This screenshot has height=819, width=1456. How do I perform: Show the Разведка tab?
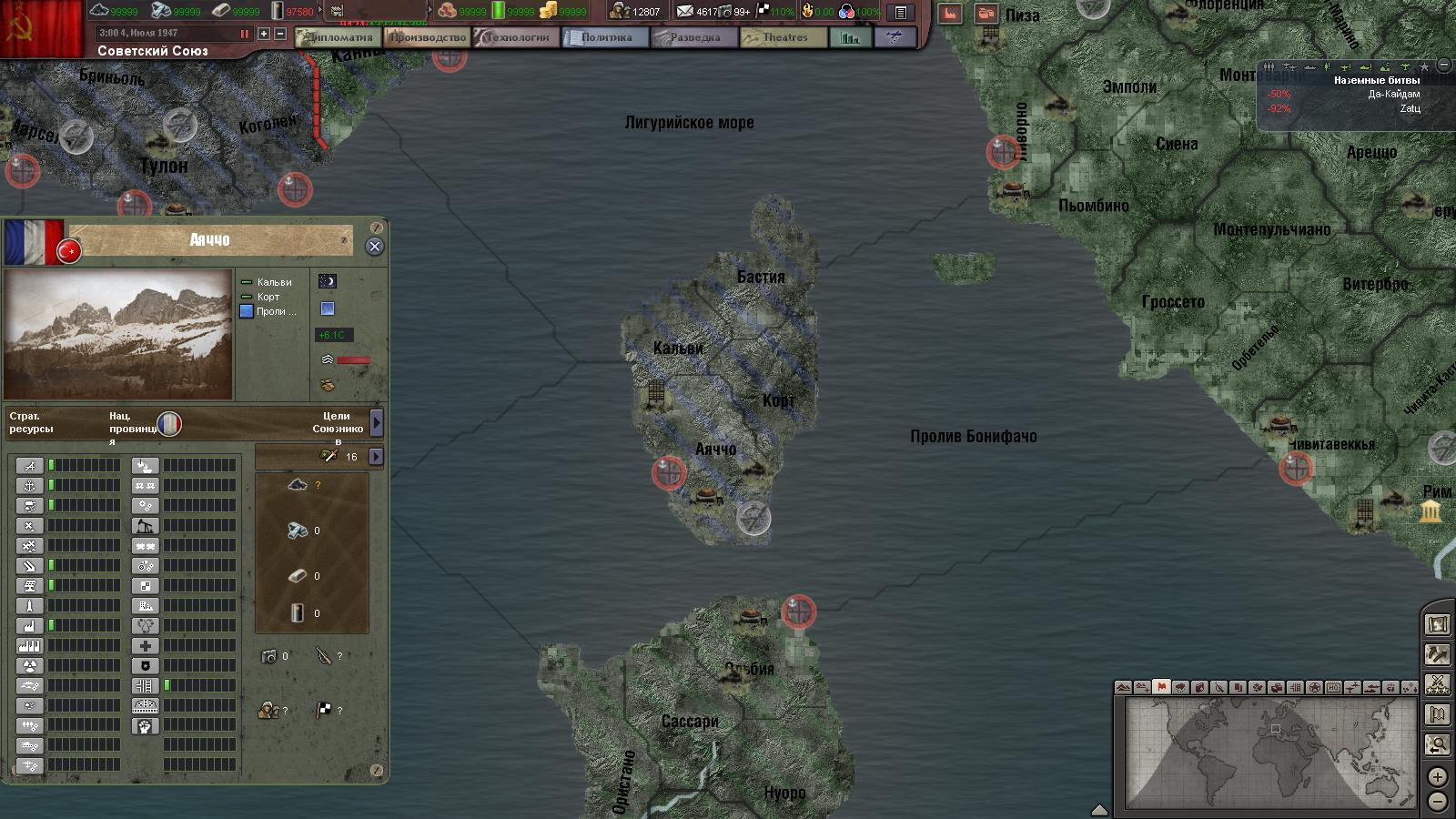point(693,37)
